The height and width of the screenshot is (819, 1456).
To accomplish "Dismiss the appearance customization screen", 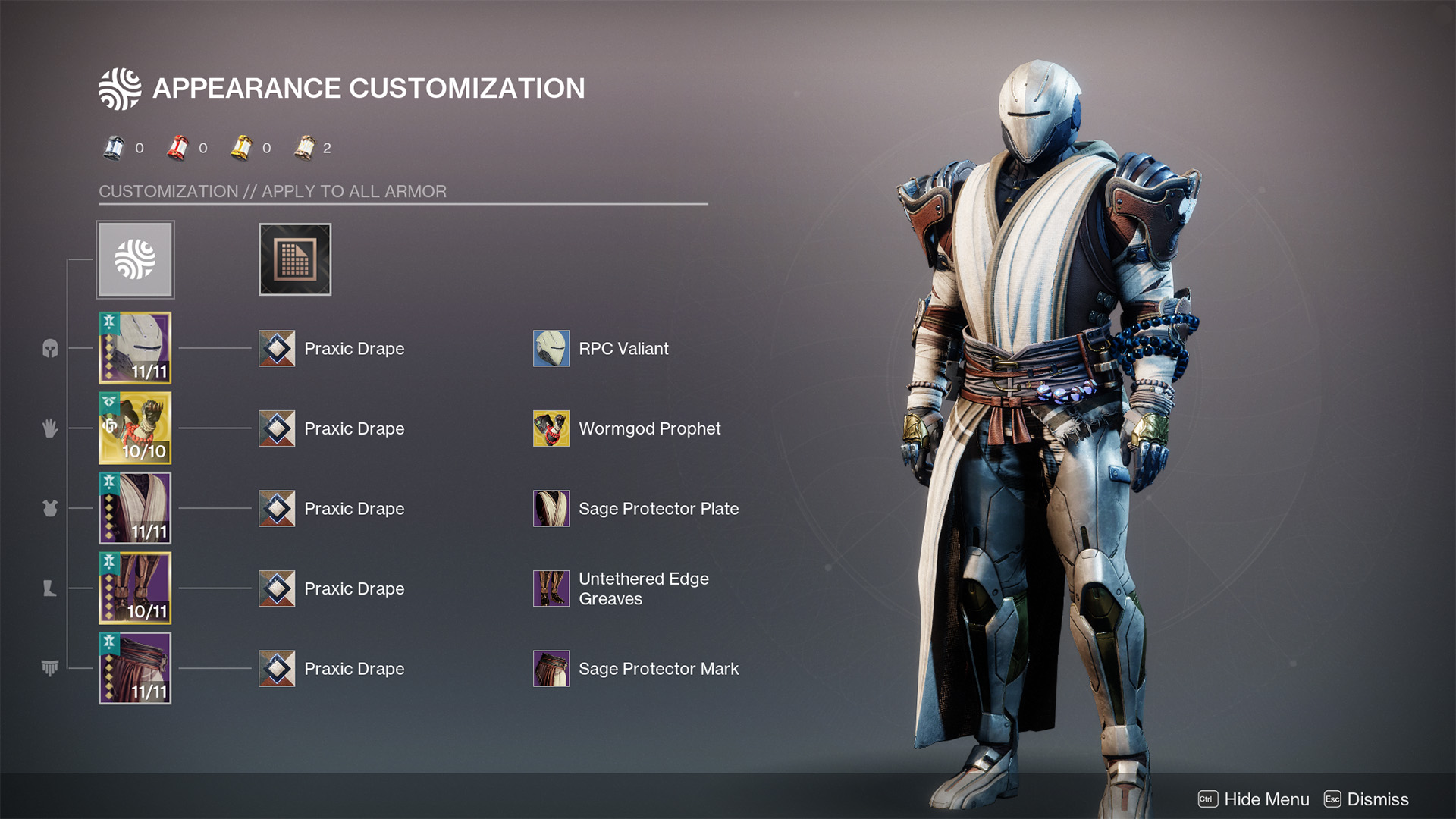I will point(1367,799).
